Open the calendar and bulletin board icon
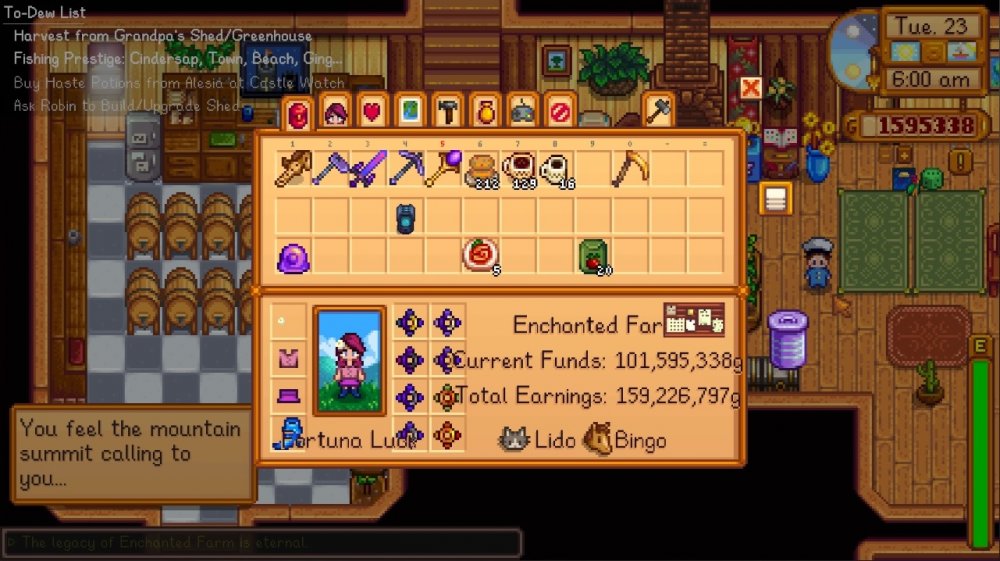 point(694,320)
